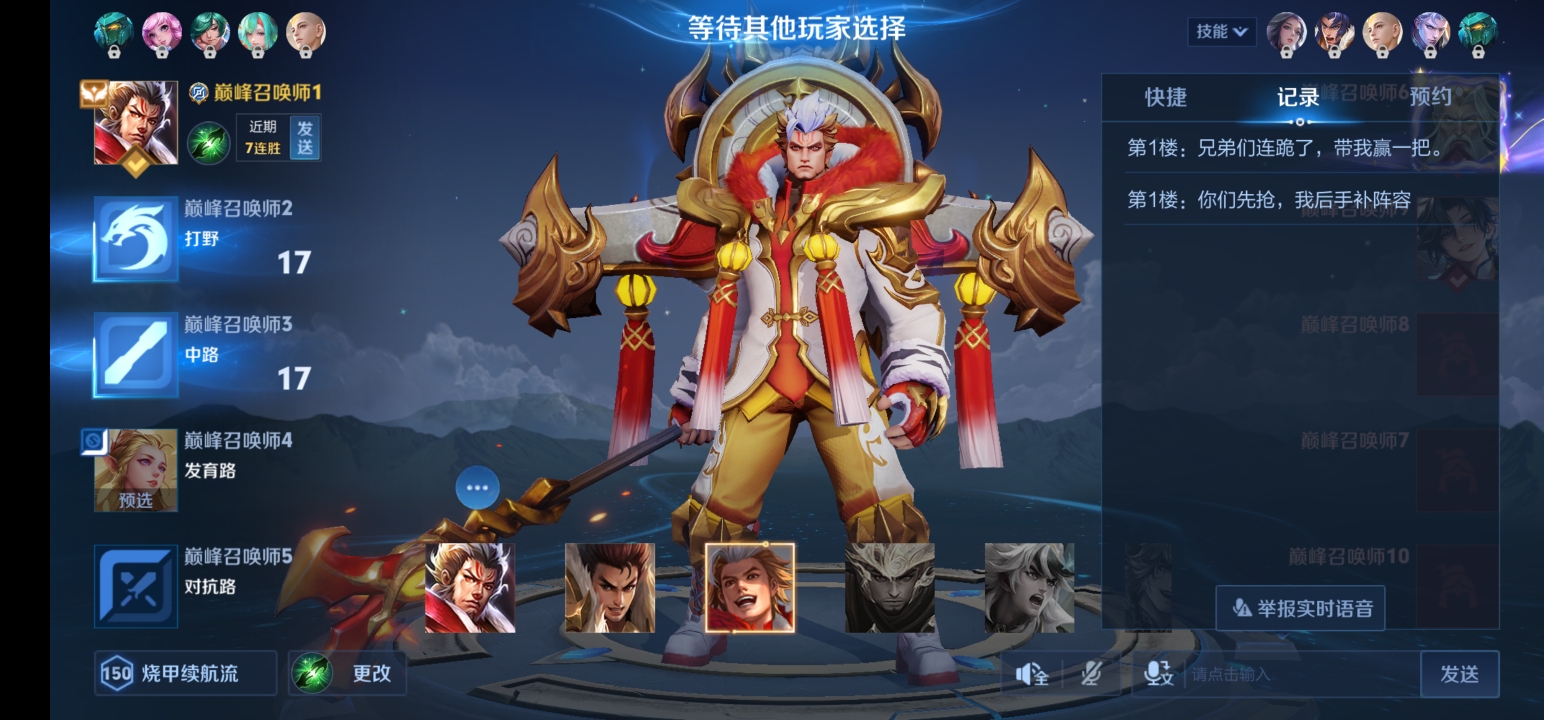
Task: Open the blue ellipsis more-options bubble
Action: click(477, 488)
